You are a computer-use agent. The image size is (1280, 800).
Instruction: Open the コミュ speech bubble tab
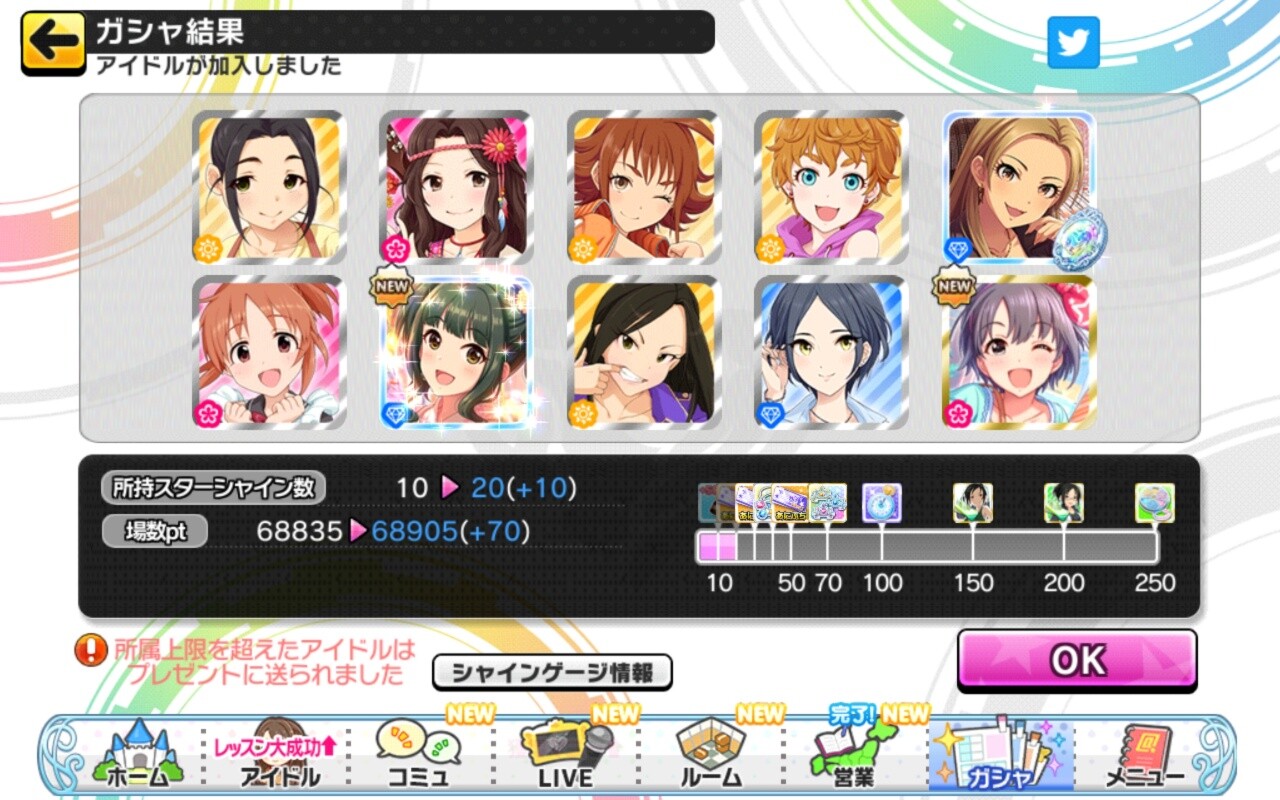pyautogui.click(x=418, y=757)
